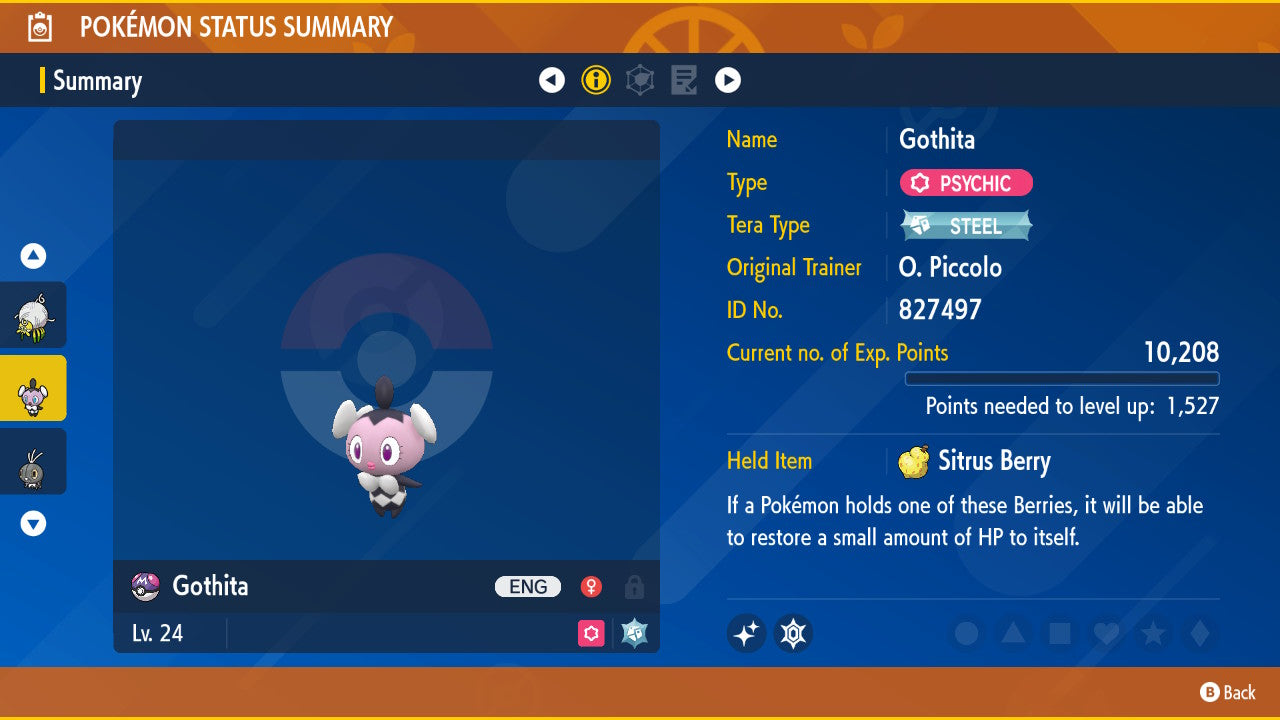Select the Scatterbug party thumbnail

click(x=33, y=461)
